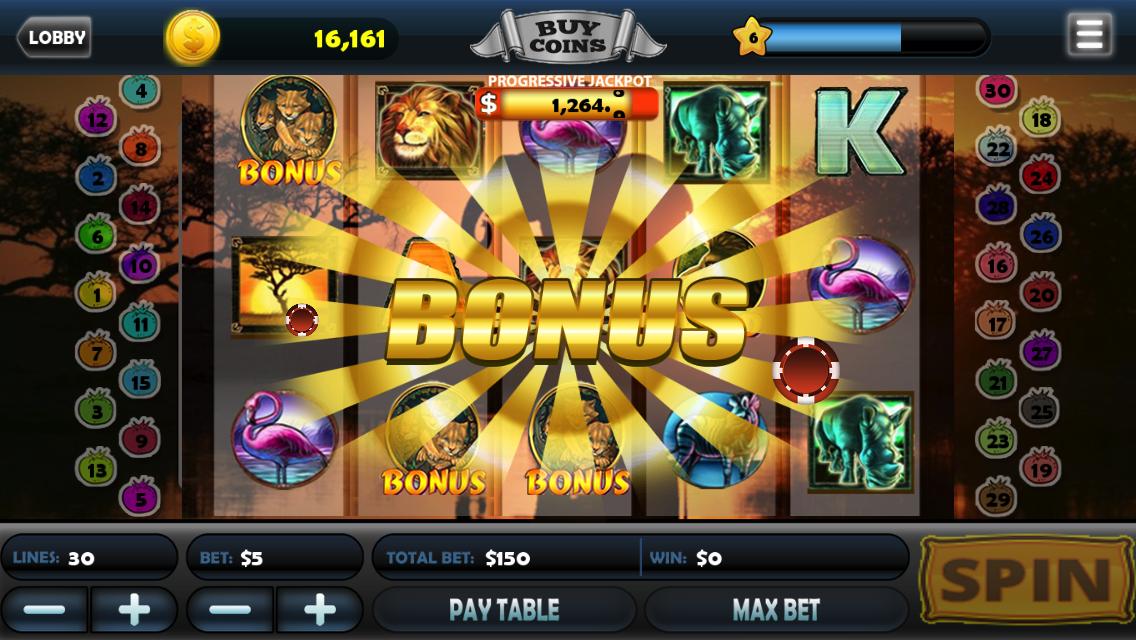Lower the bet amount

click(230, 609)
